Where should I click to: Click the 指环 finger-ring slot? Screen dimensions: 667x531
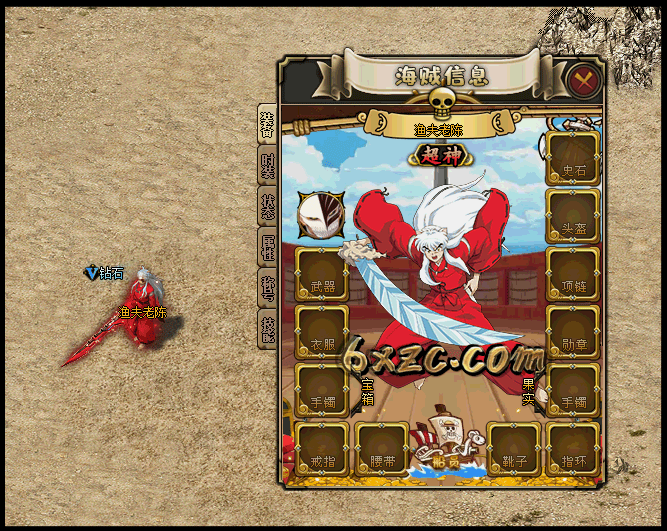(573, 449)
